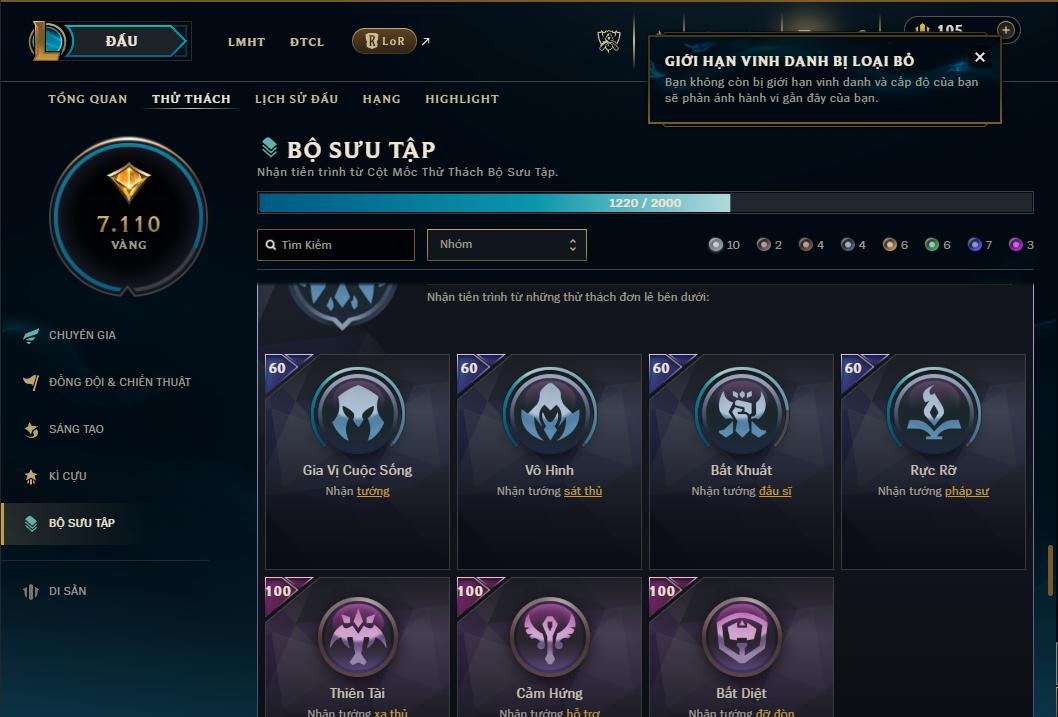The height and width of the screenshot is (717, 1058).
Task: Close the honor limit notification
Action: [x=980, y=57]
